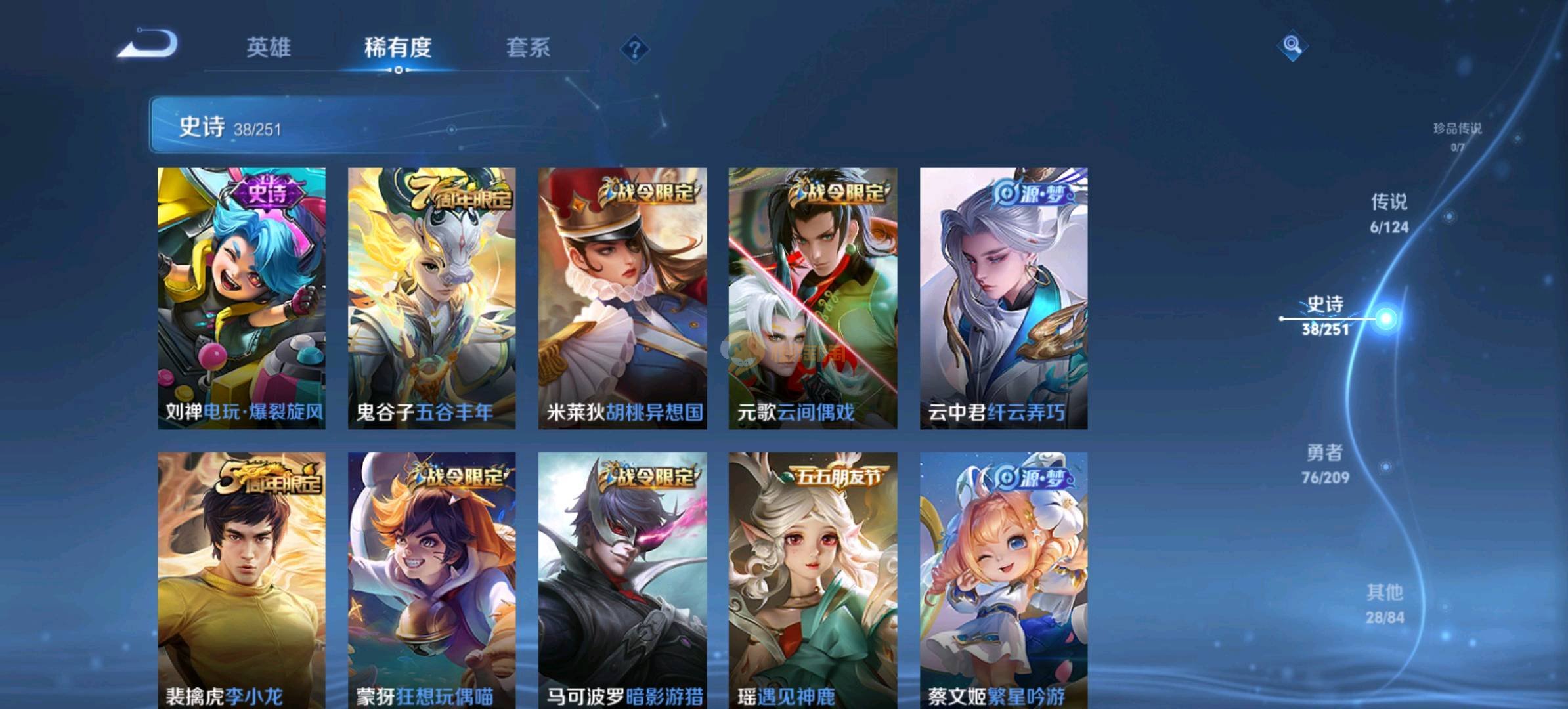The image size is (1568, 709).
Task: Open the 套系 tab
Action: click(528, 48)
